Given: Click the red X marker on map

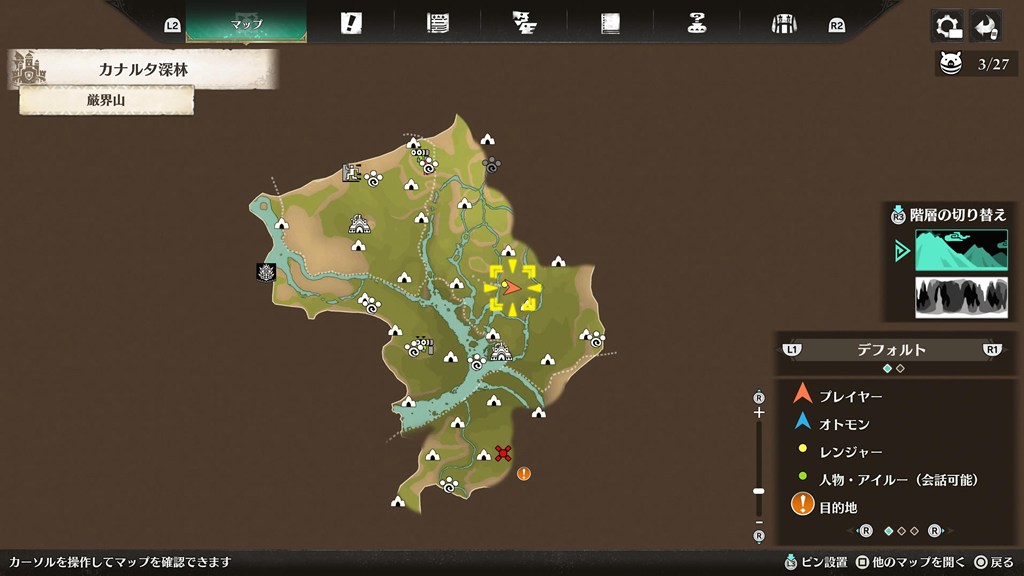Looking at the screenshot, I should click(503, 453).
